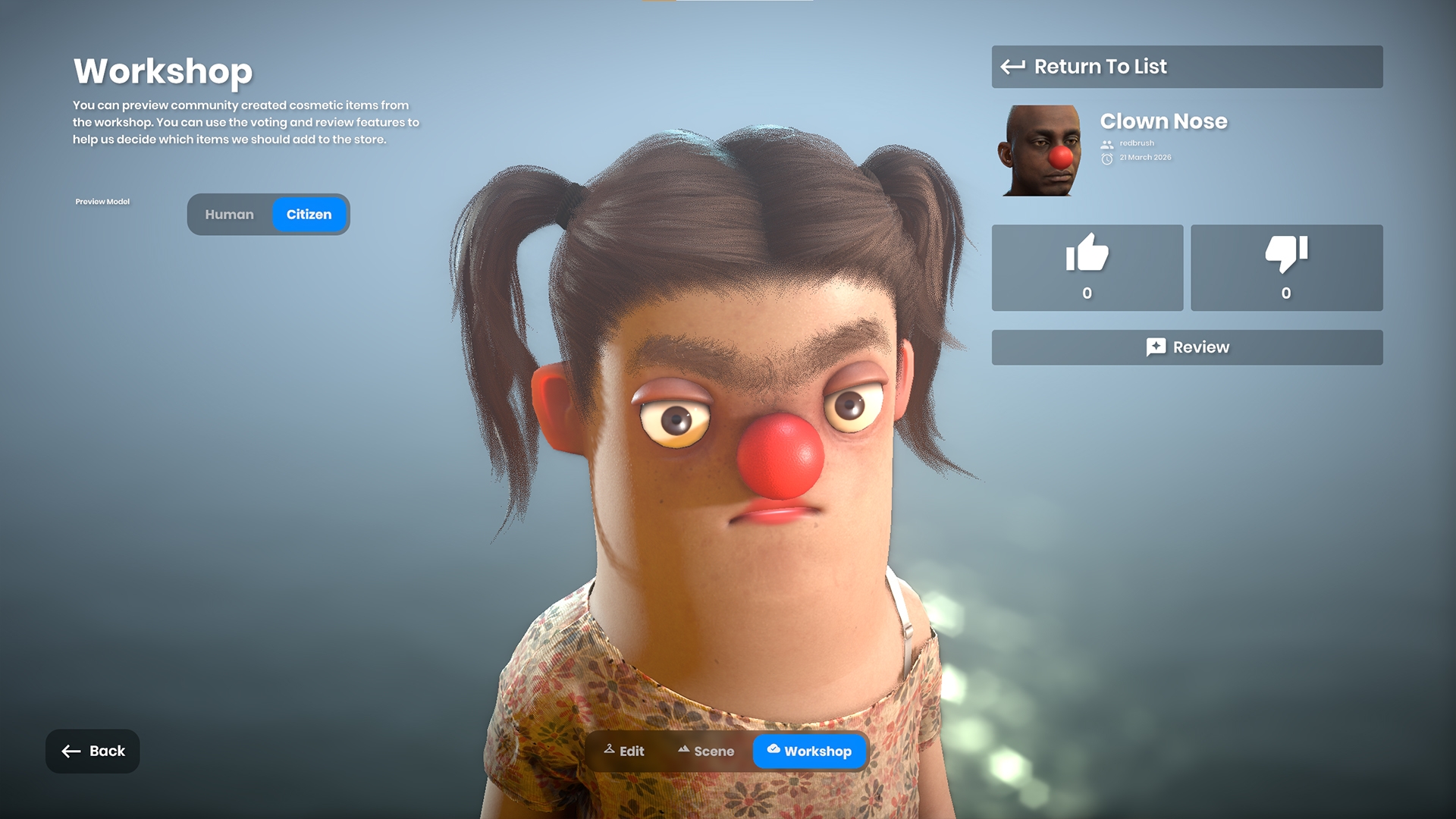The image size is (1456, 819).
Task: Go Back to previous screen
Action: [x=93, y=751]
